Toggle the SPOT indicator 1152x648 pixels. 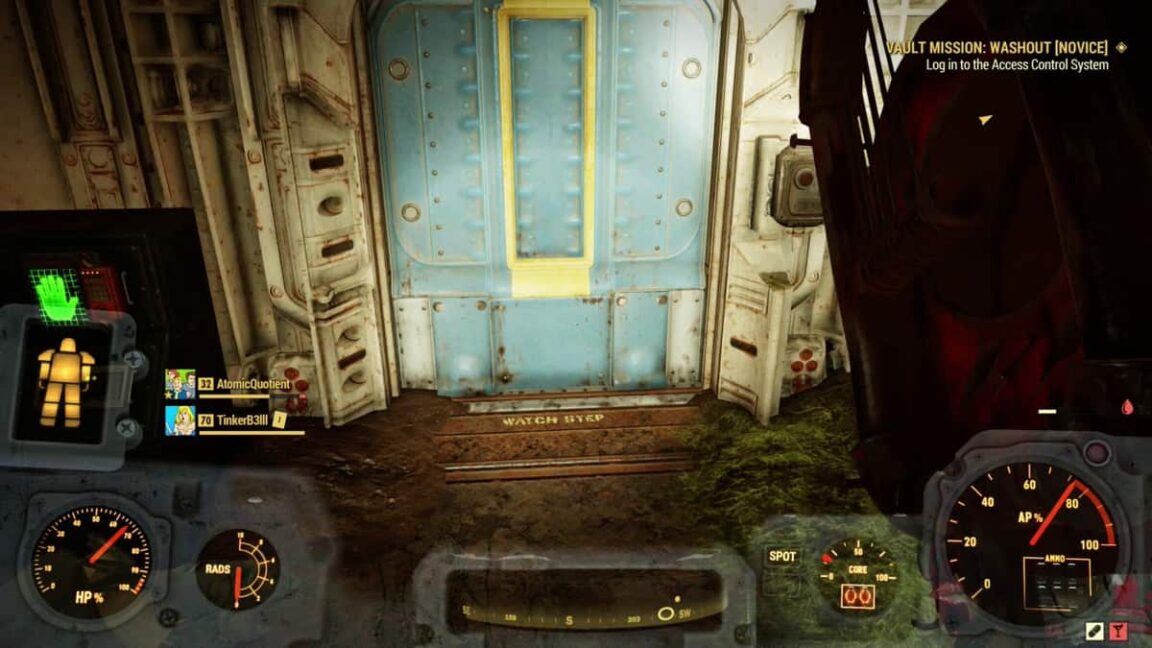(x=782, y=556)
